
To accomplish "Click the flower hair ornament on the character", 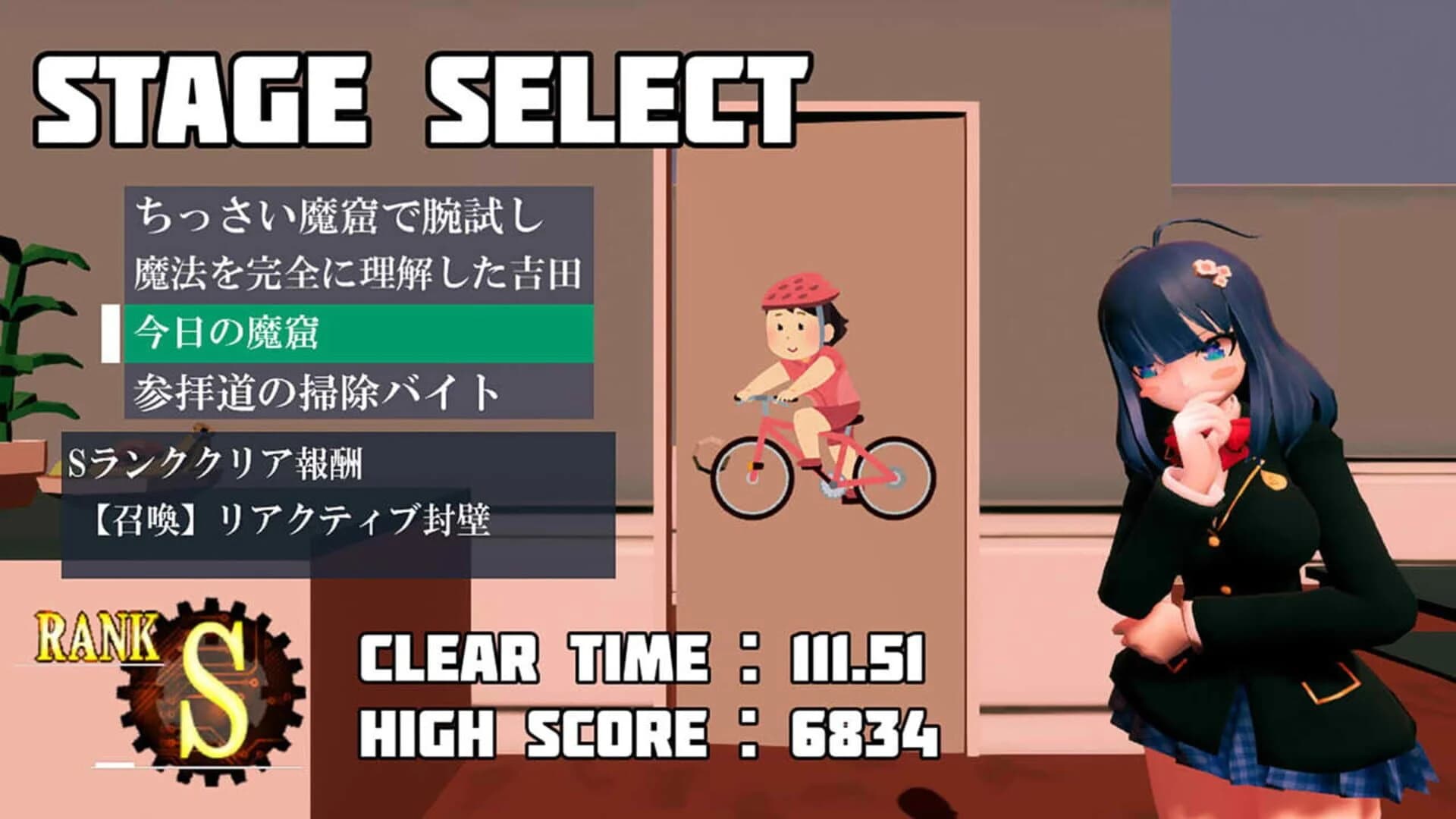I will 1213,269.
